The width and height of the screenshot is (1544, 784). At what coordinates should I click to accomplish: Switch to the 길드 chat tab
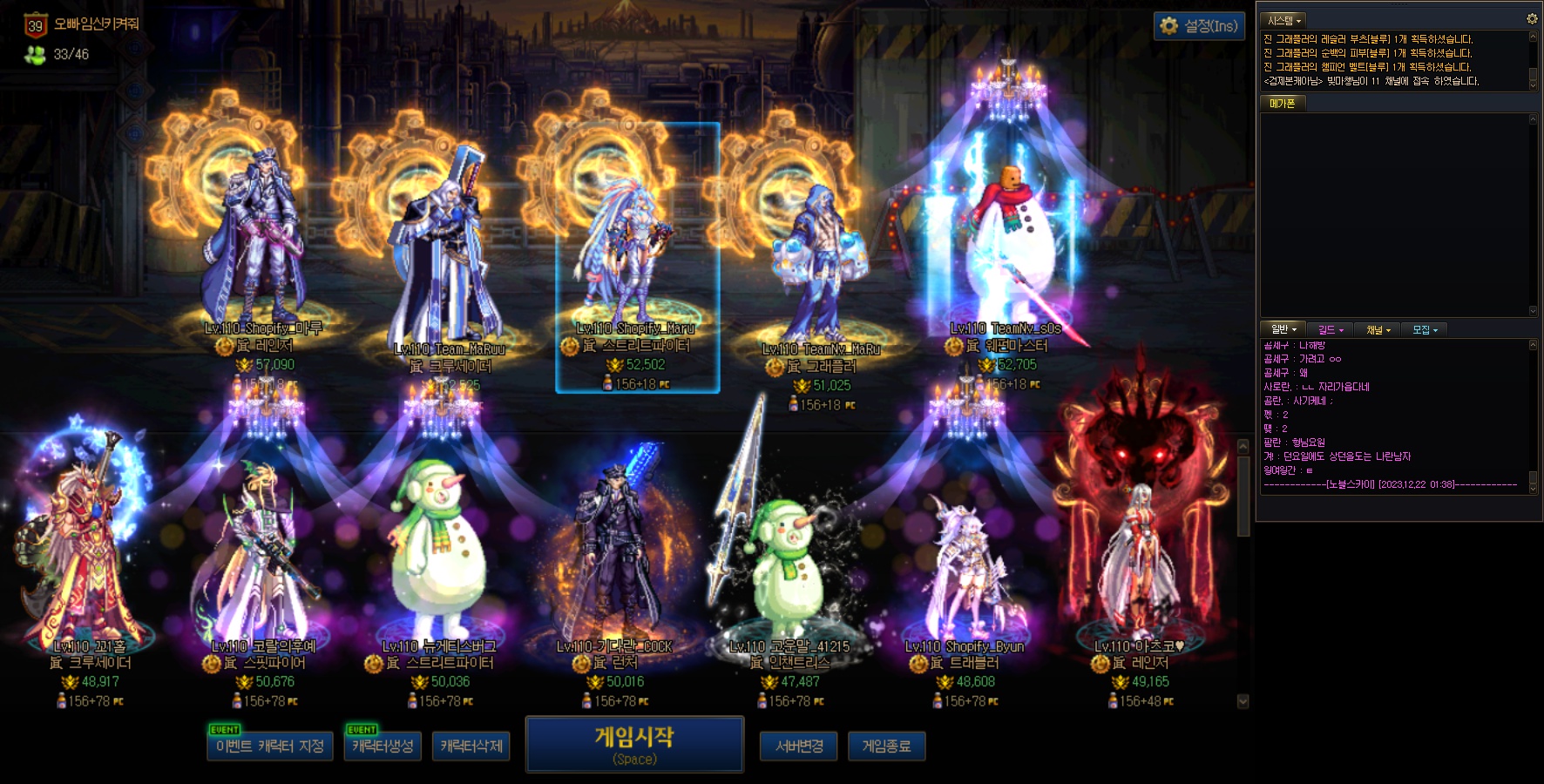tap(1330, 329)
